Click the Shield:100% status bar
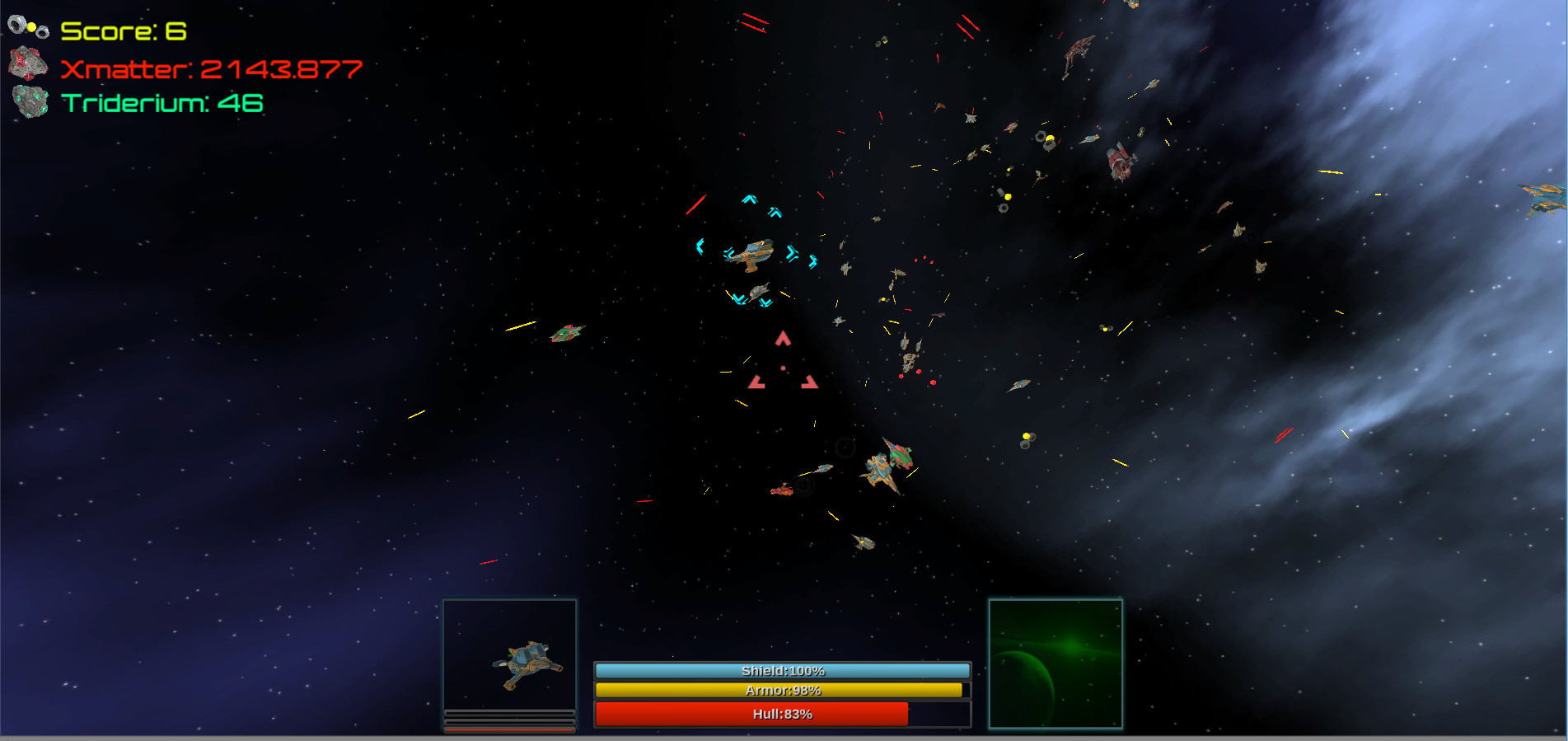 tap(781, 670)
